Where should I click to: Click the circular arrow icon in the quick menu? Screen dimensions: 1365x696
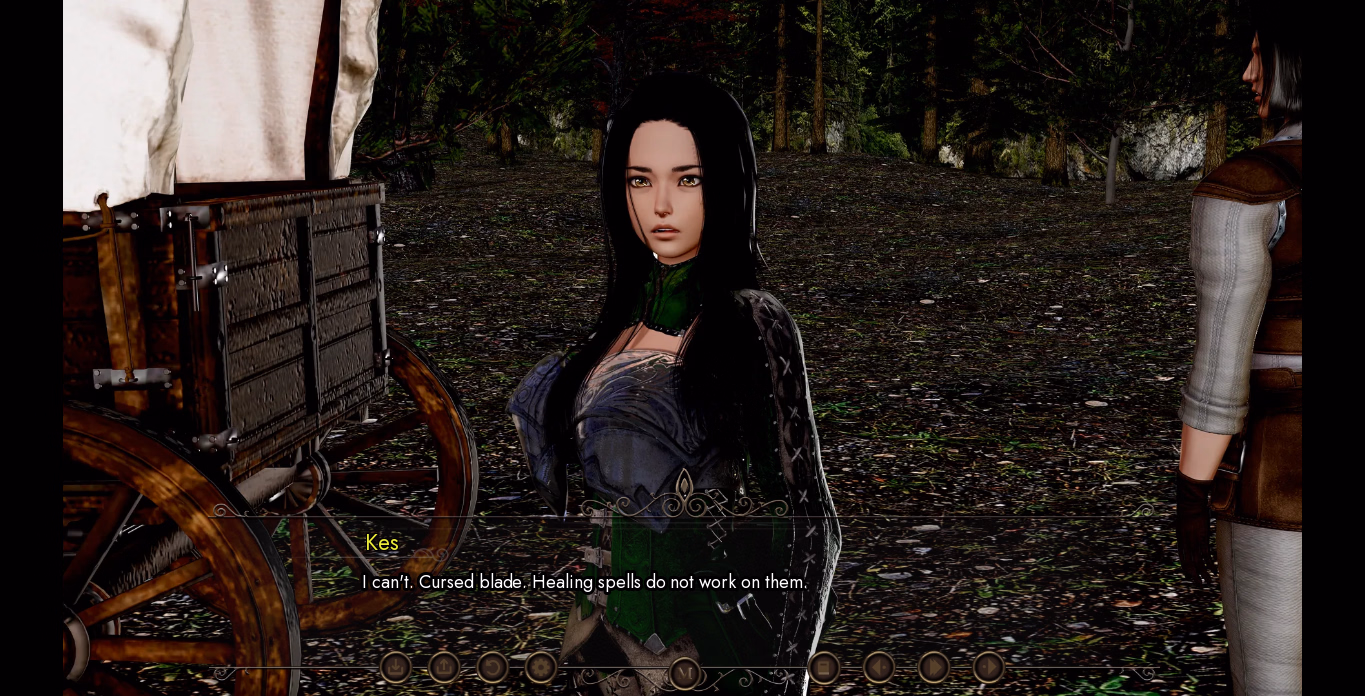(492, 667)
